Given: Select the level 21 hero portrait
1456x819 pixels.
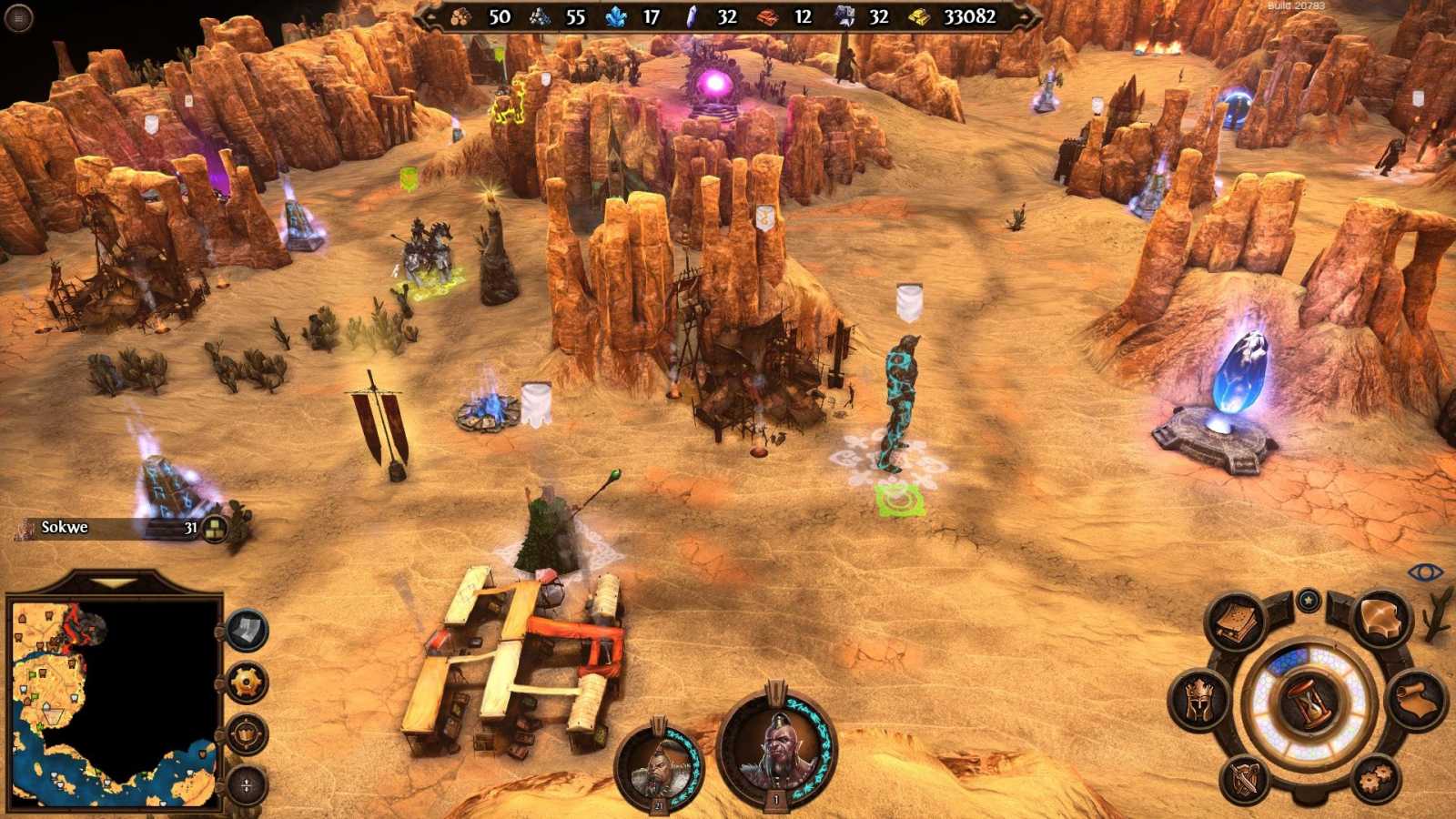Looking at the screenshot, I should pyautogui.click(x=658, y=765).
